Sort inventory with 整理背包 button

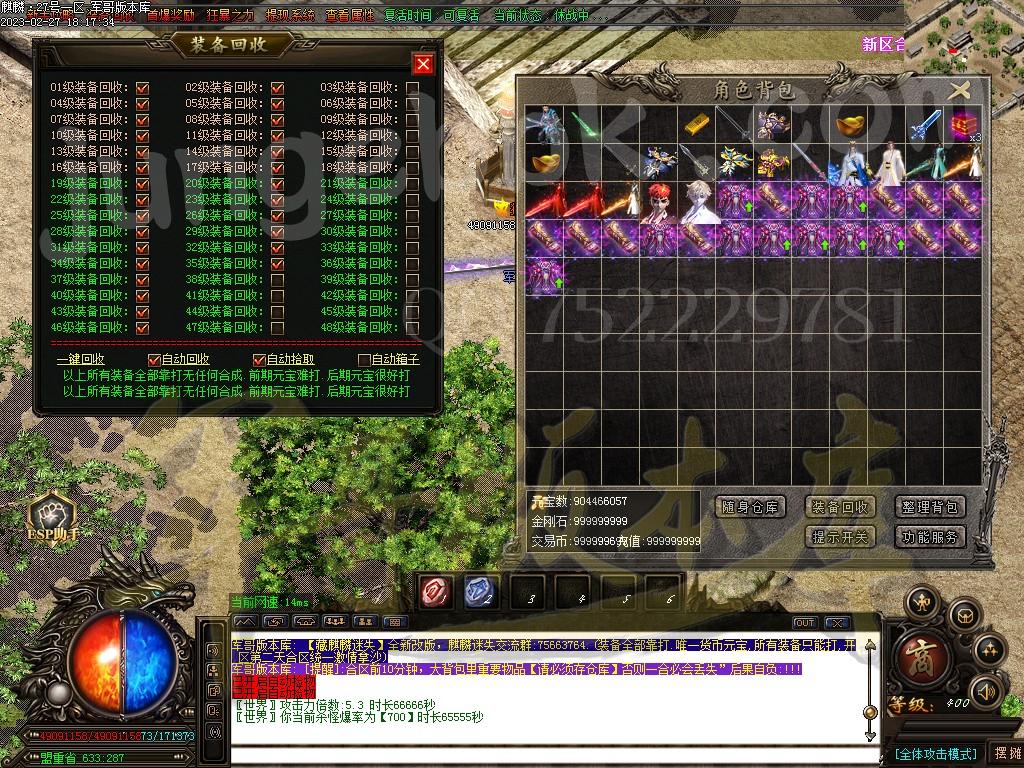click(929, 507)
